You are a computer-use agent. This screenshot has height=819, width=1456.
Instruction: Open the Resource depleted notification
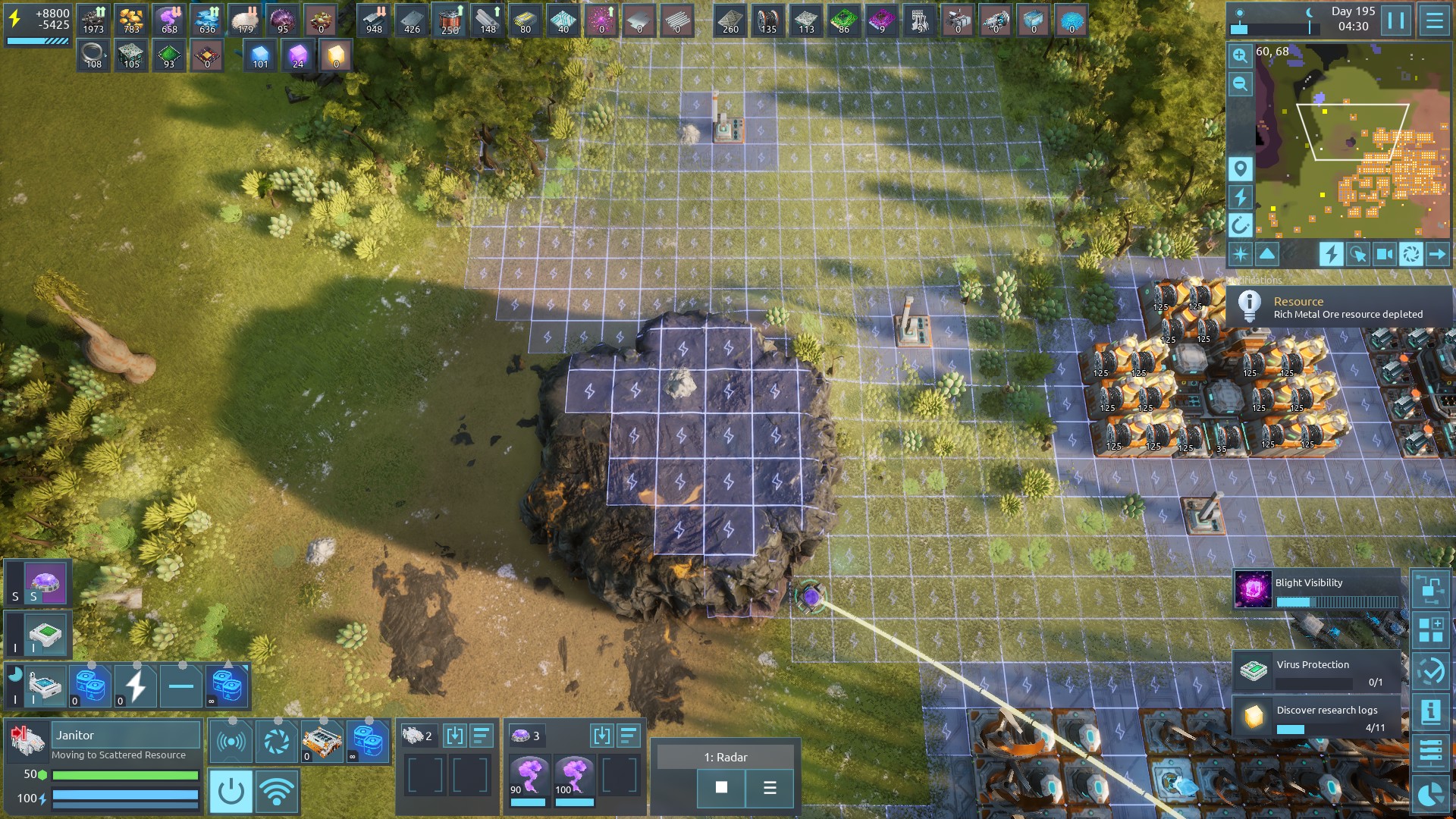coord(1338,307)
